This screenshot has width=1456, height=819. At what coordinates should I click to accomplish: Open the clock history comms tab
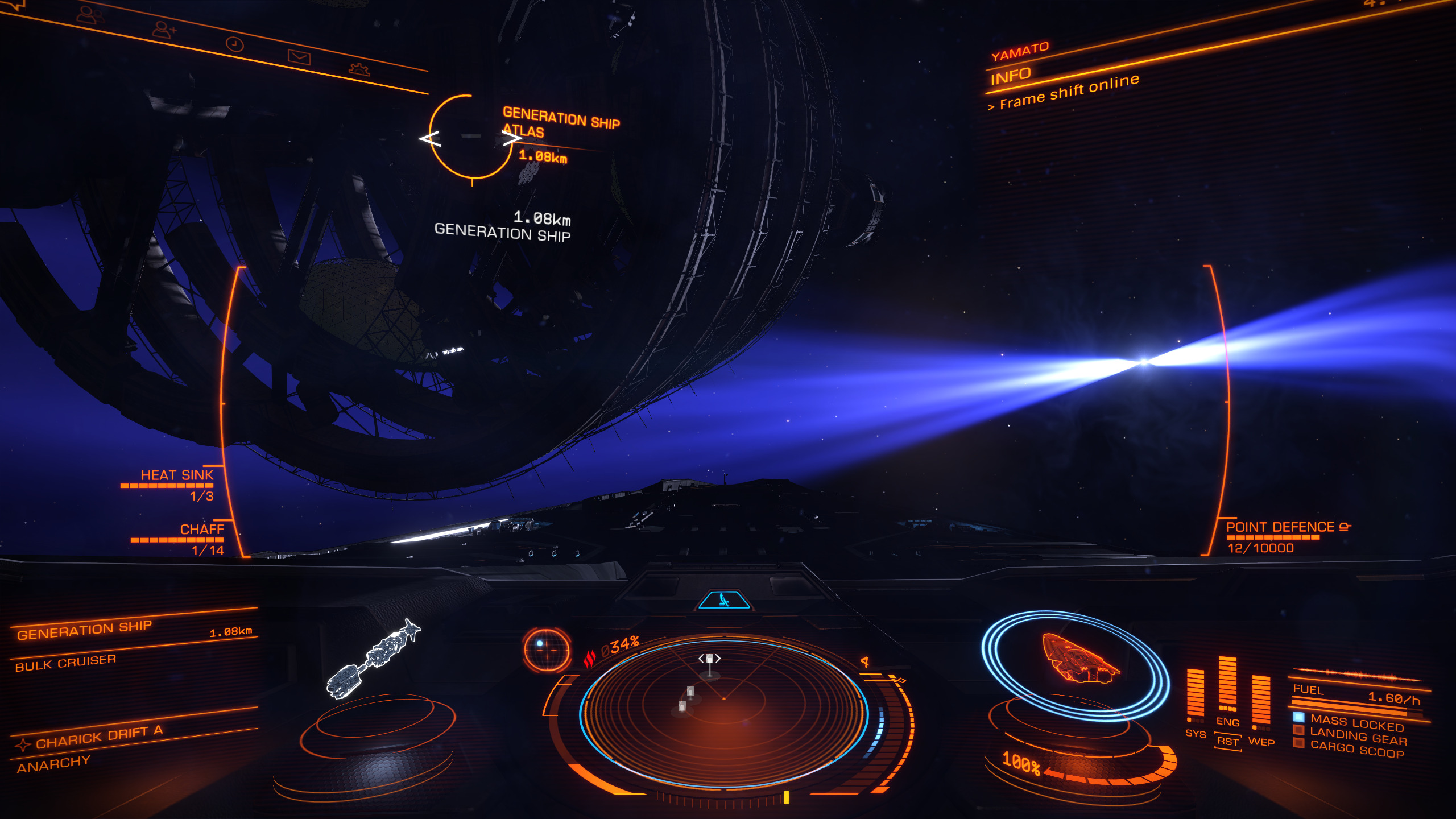coord(235,44)
